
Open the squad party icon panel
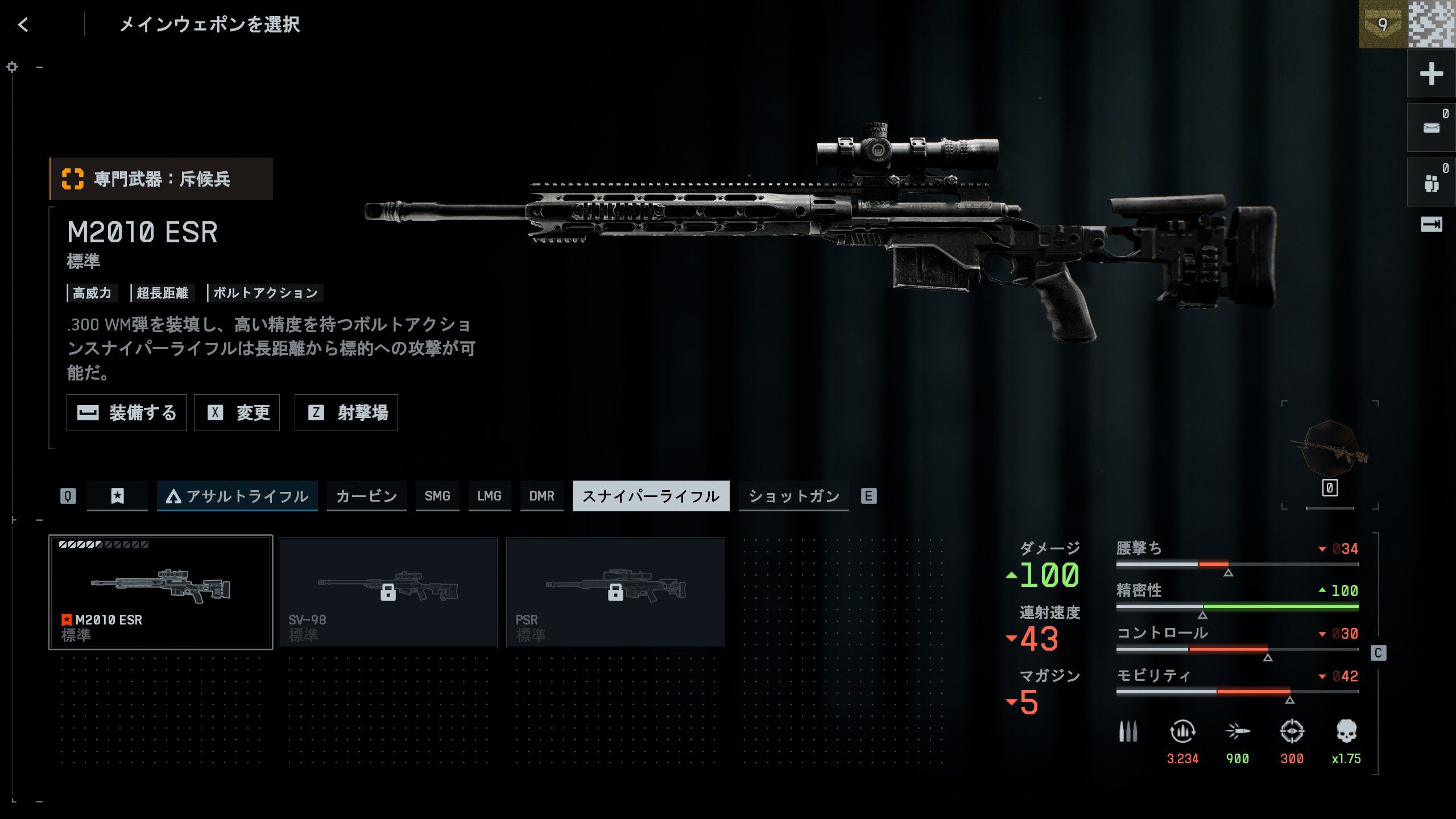tap(1431, 183)
